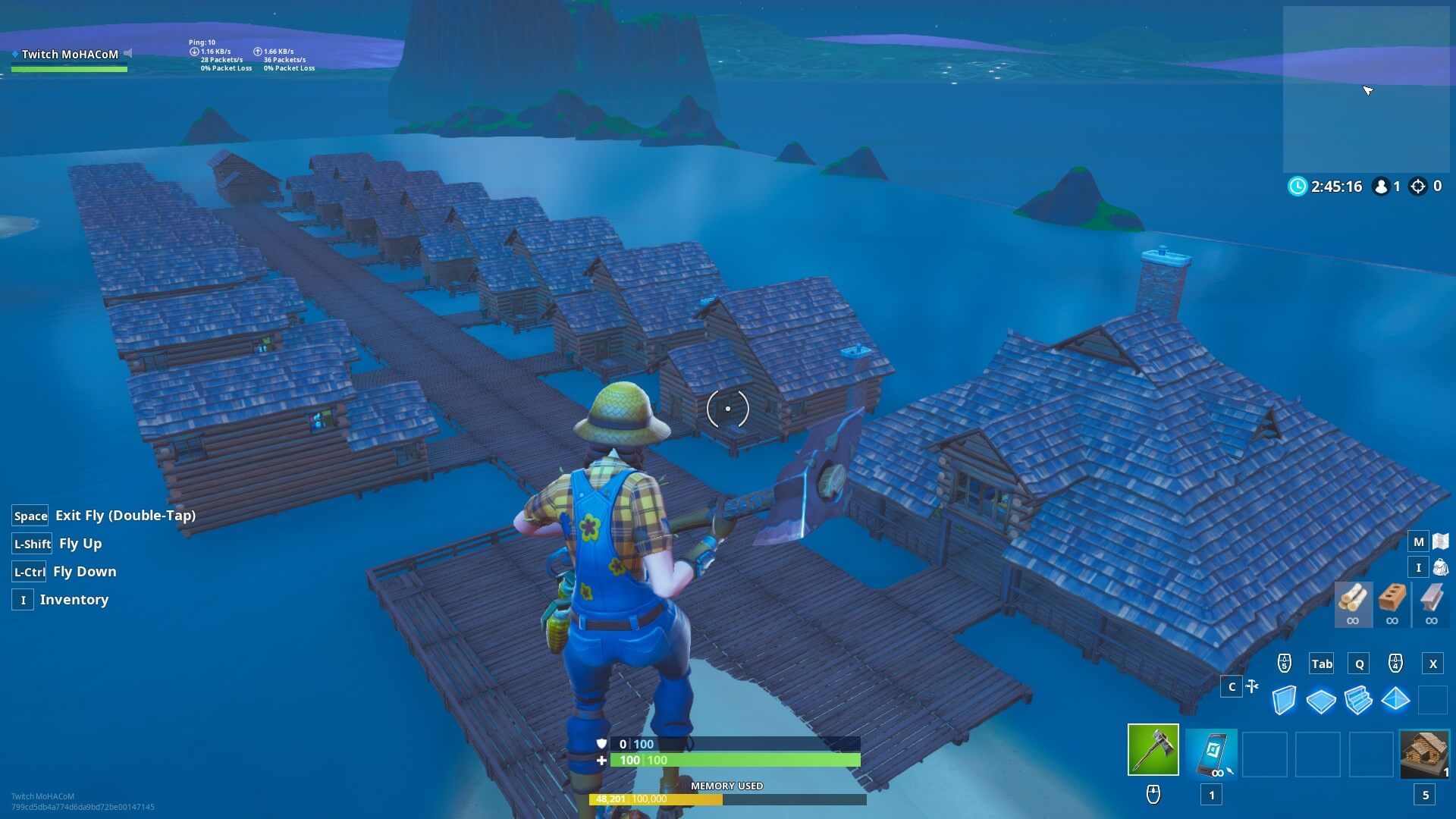1456x819 pixels.
Task: Select the pickaxe hotbar slot
Action: click(1153, 750)
